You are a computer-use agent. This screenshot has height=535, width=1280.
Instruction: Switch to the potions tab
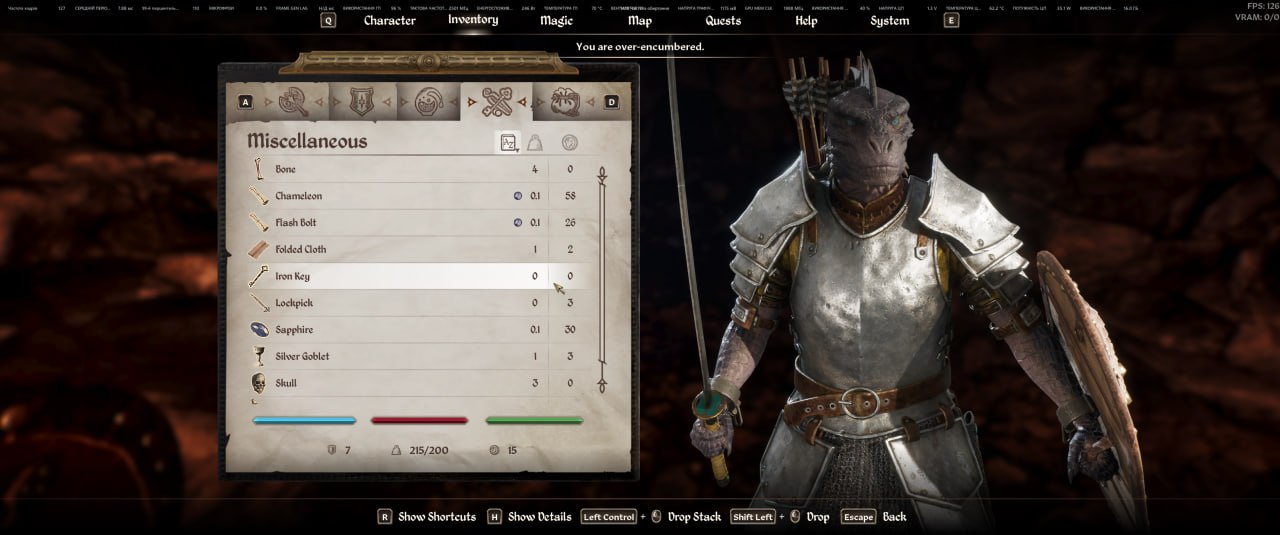(x=427, y=101)
